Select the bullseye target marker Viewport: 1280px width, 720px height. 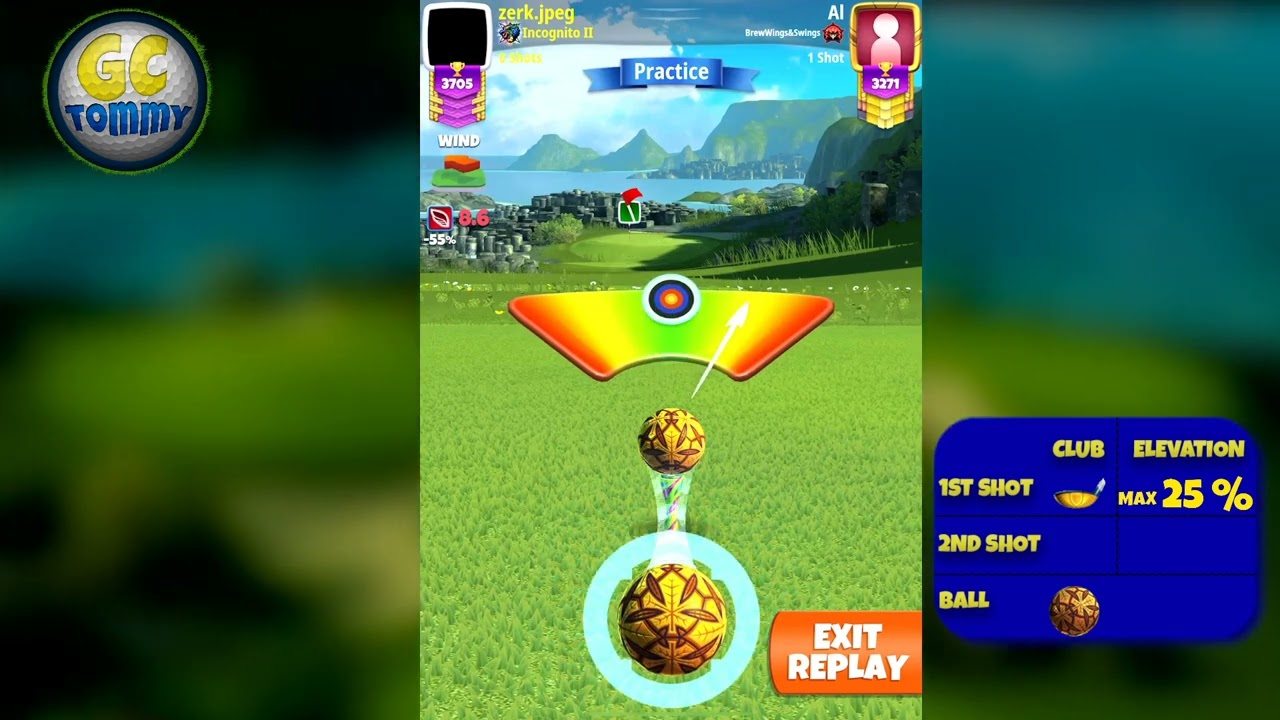tap(671, 298)
